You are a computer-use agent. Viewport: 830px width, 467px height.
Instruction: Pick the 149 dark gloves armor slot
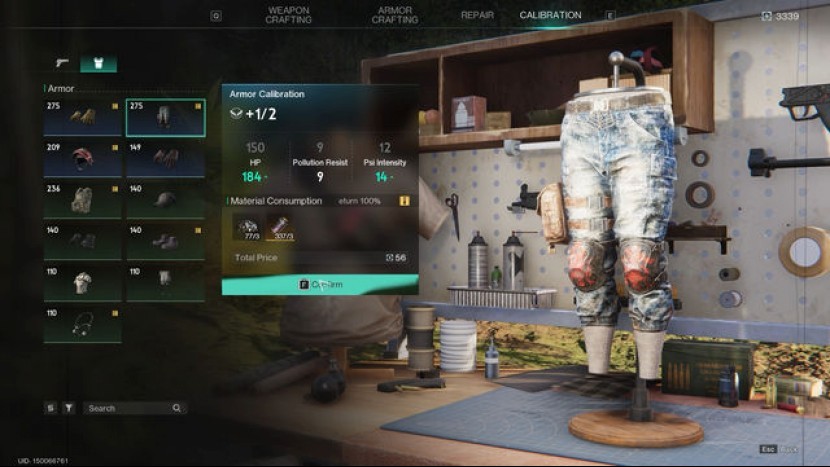(165, 159)
